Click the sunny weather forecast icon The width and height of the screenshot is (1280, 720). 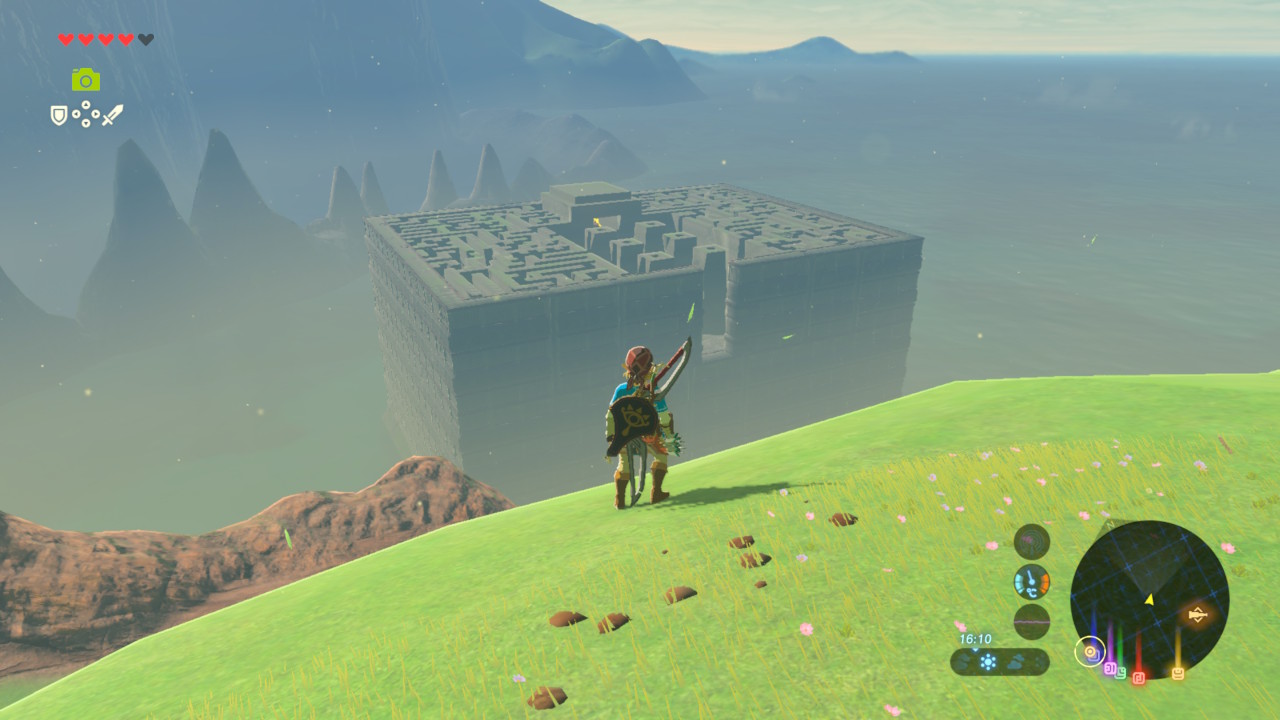[988, 661]
